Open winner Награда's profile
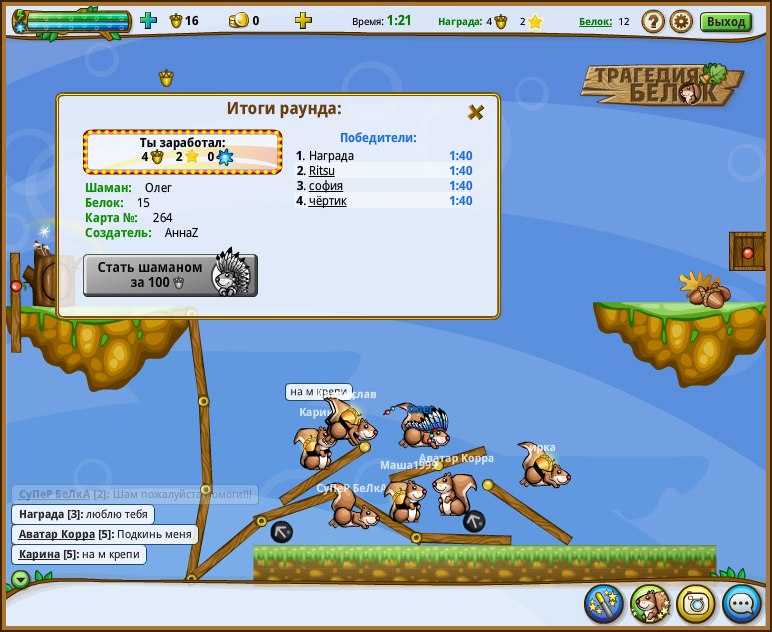The image size is (772, 632). point(331,156)
